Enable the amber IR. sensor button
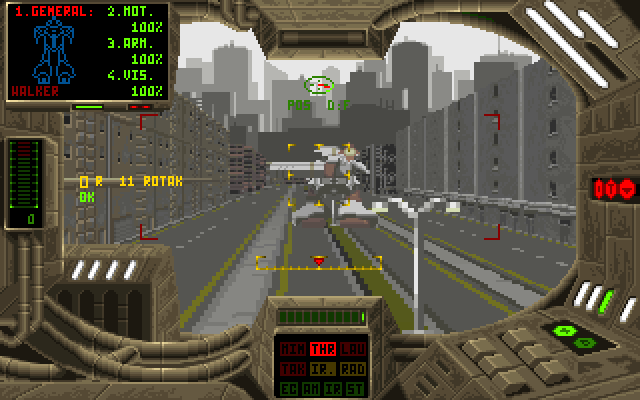Image resolution: width=640 pixels, height=400 pixels. click(x=322, y=369)
